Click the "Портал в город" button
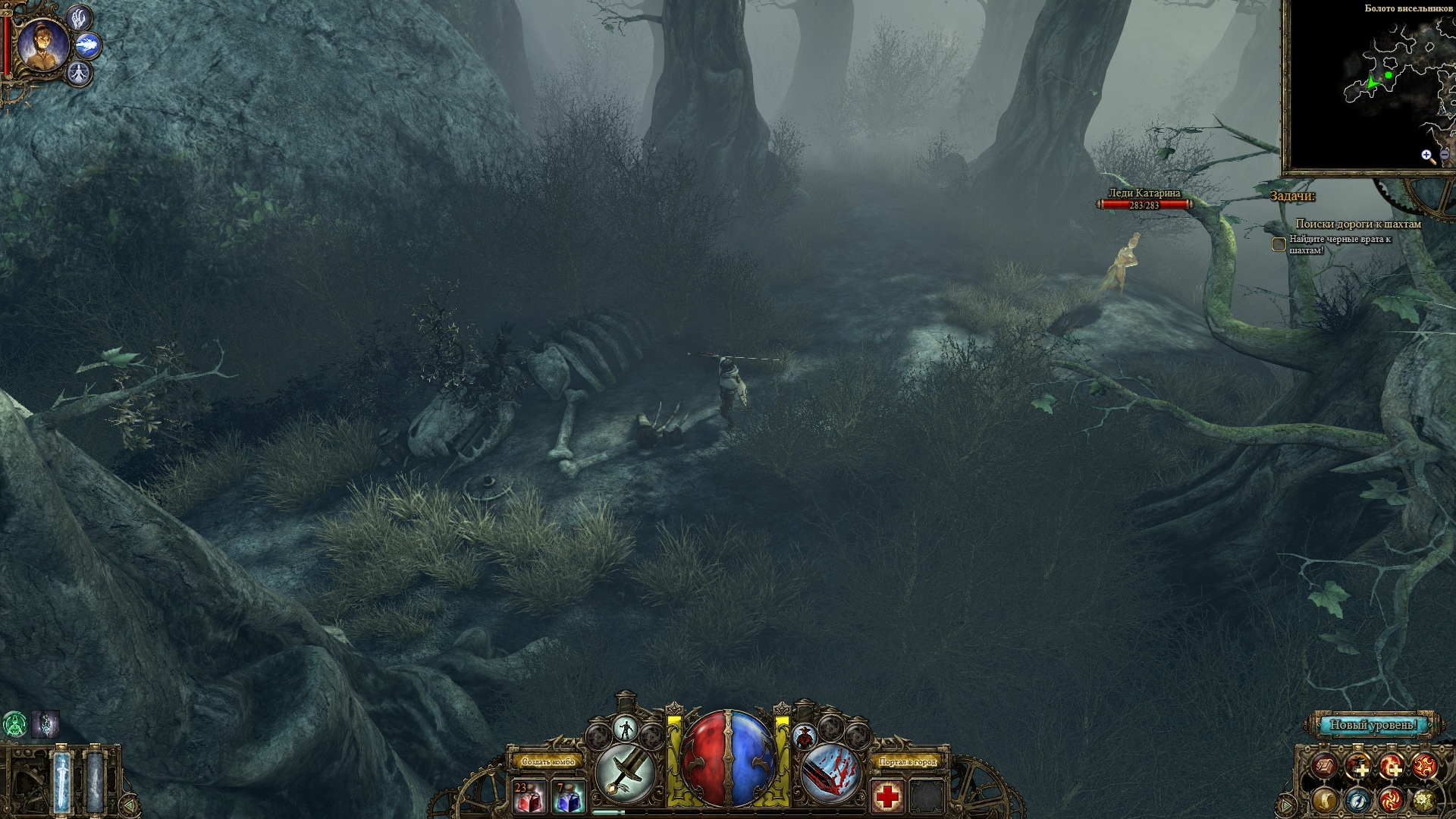 pyautogui.click(x=907, y=761)
